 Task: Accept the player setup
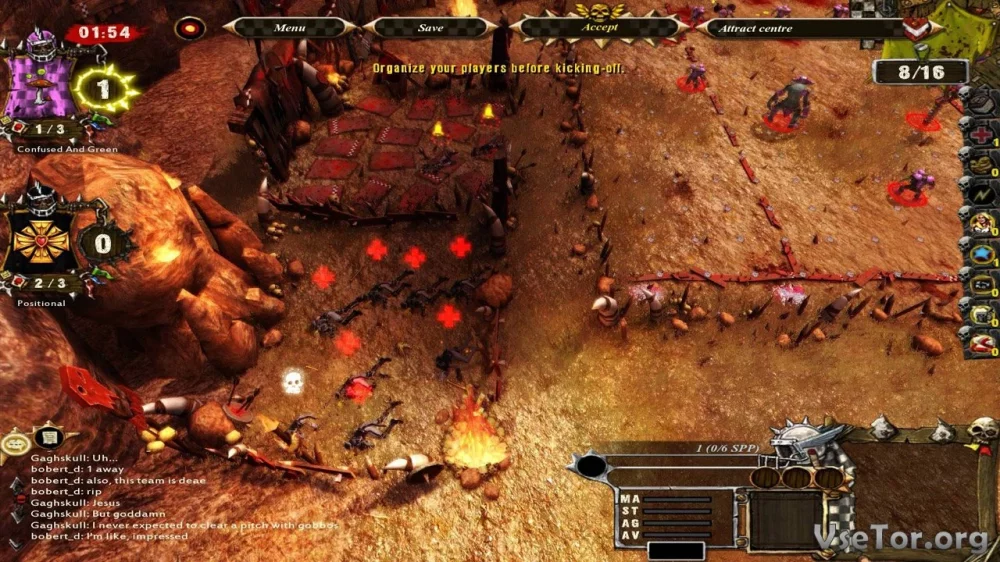pos(600,28)
